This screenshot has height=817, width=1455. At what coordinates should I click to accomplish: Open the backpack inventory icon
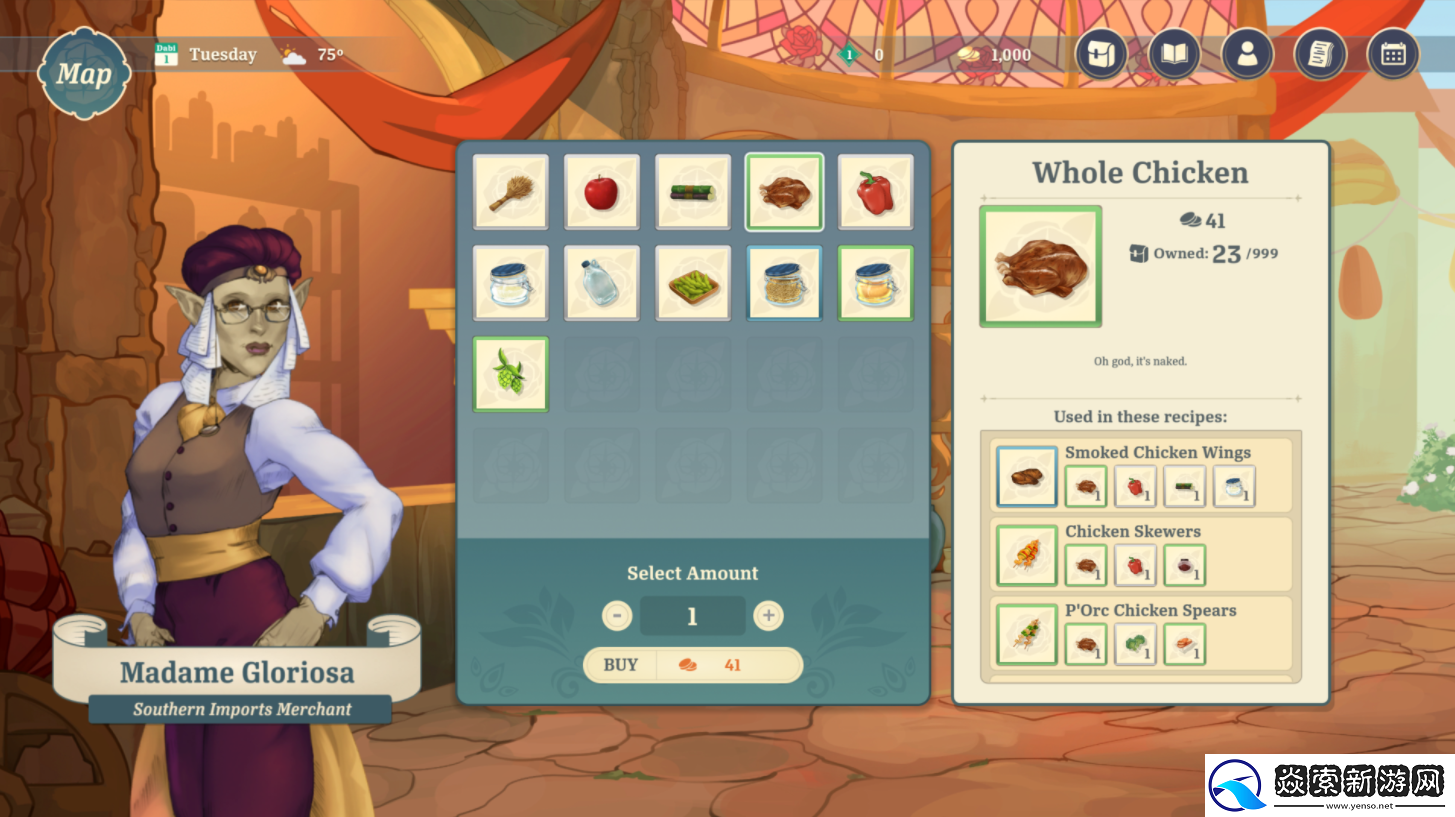click(x=1101, y=54)
